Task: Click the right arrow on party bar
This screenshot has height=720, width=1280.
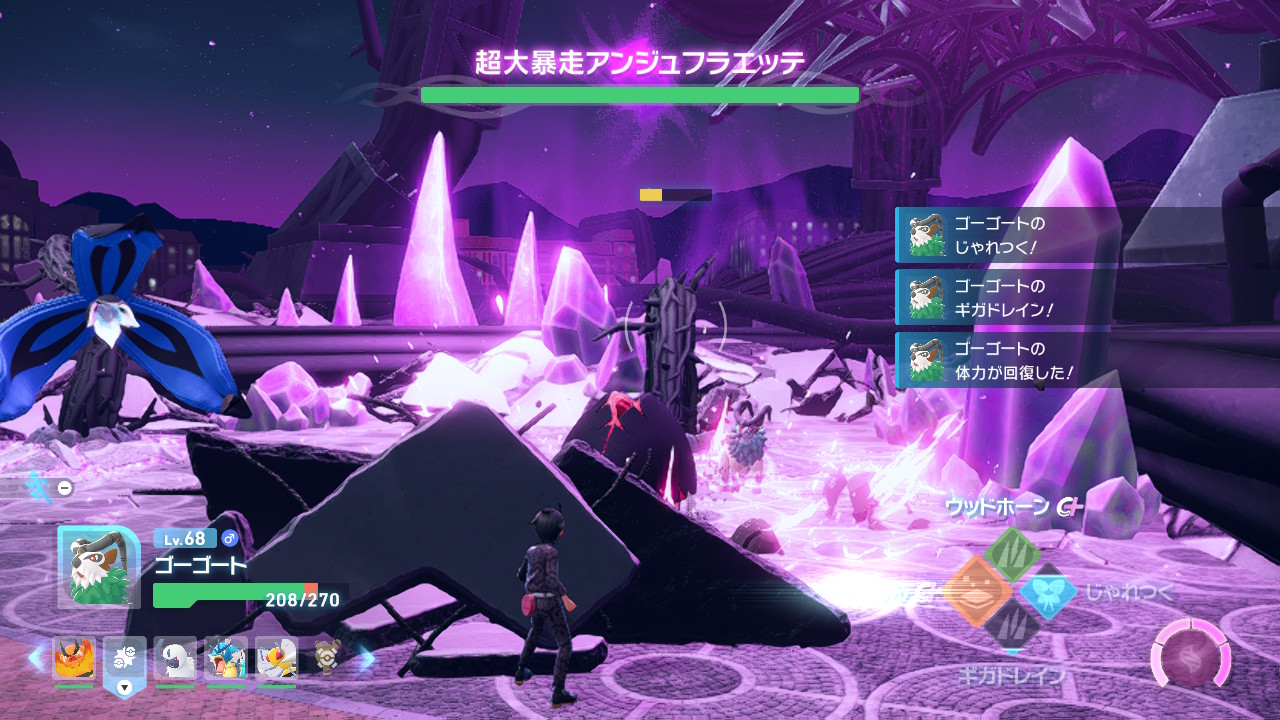Action: pyautogui.click(x=366, y=659)
